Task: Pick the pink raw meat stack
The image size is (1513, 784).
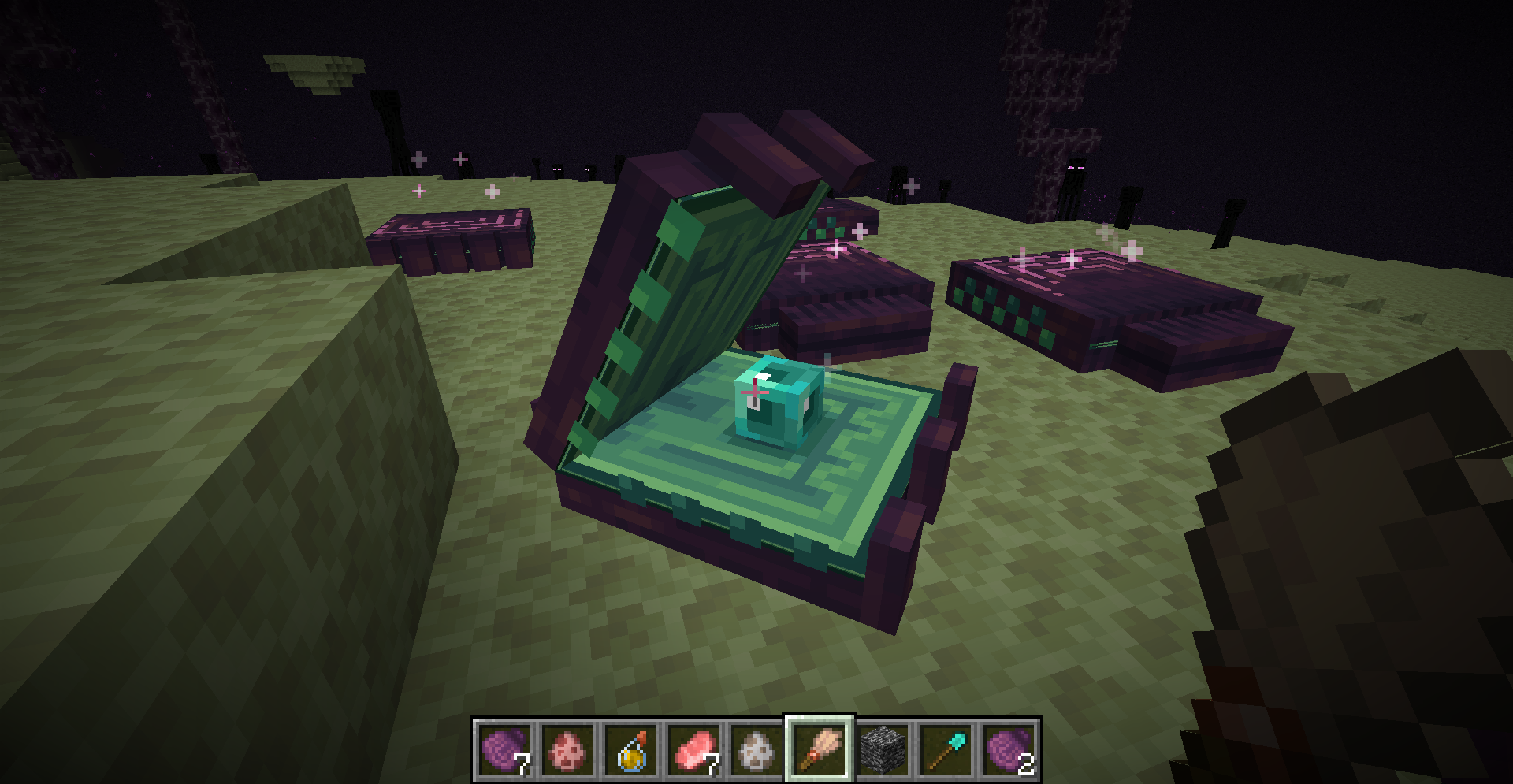Action: 695,749
